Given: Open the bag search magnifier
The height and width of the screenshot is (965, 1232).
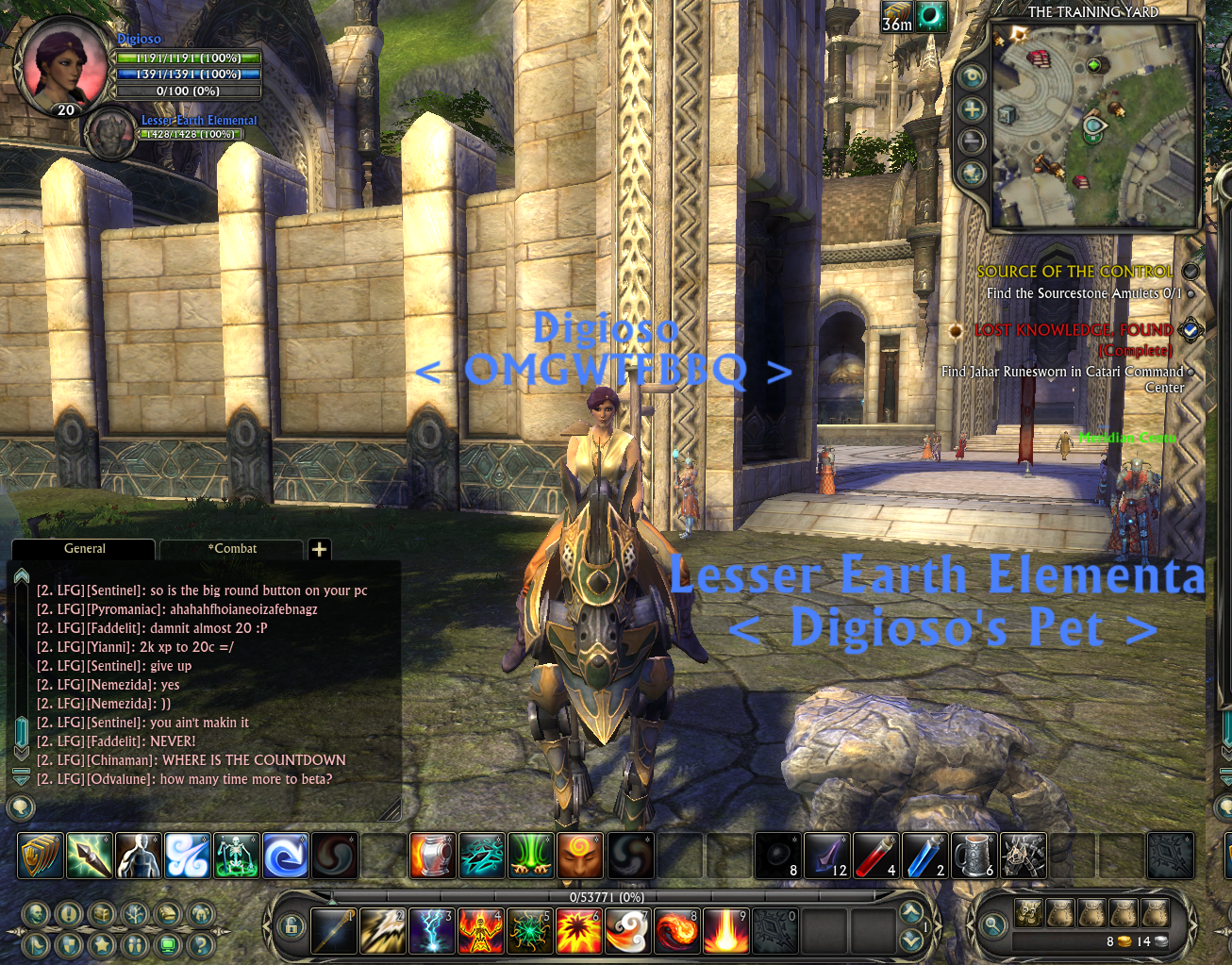Looking at the screenshot, I should [992, 926].
